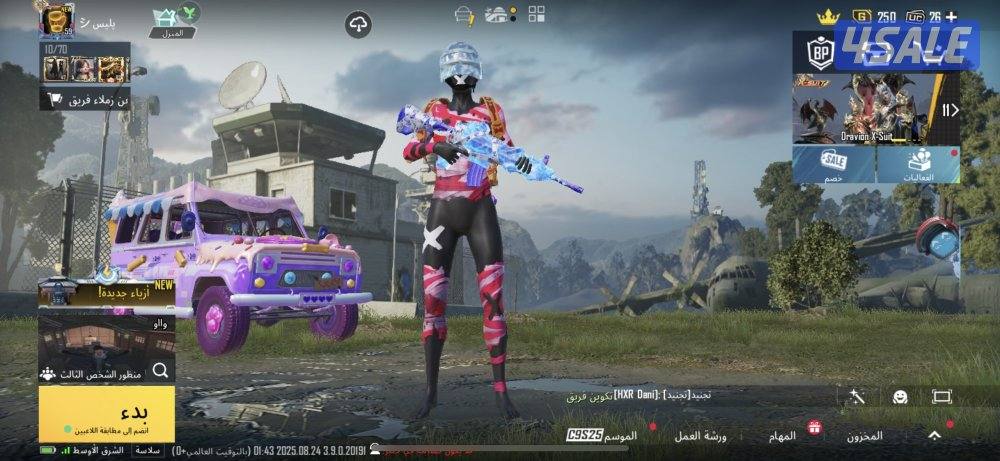Open the four-squares grid icon

pos(537,14)
